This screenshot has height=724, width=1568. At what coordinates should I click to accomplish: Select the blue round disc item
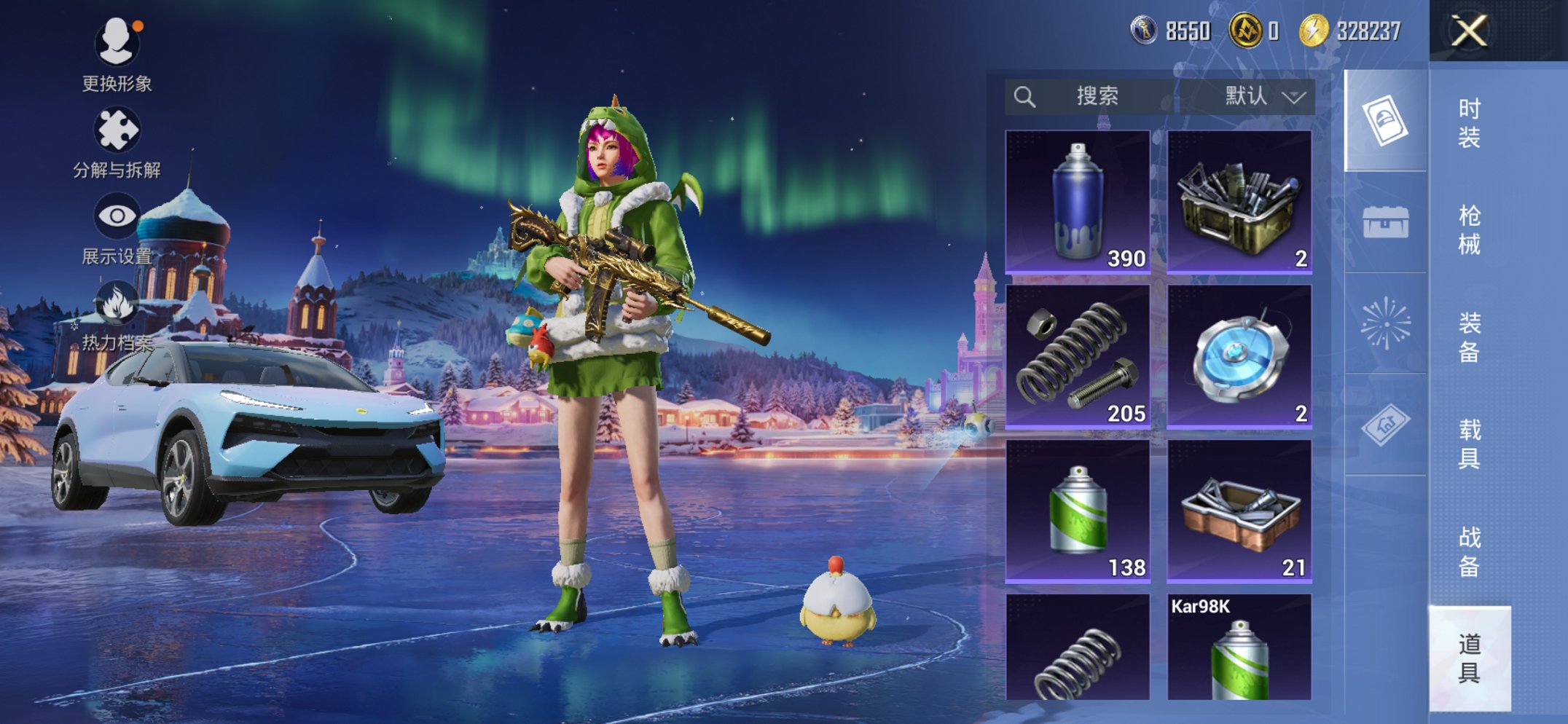point(1239,356)
